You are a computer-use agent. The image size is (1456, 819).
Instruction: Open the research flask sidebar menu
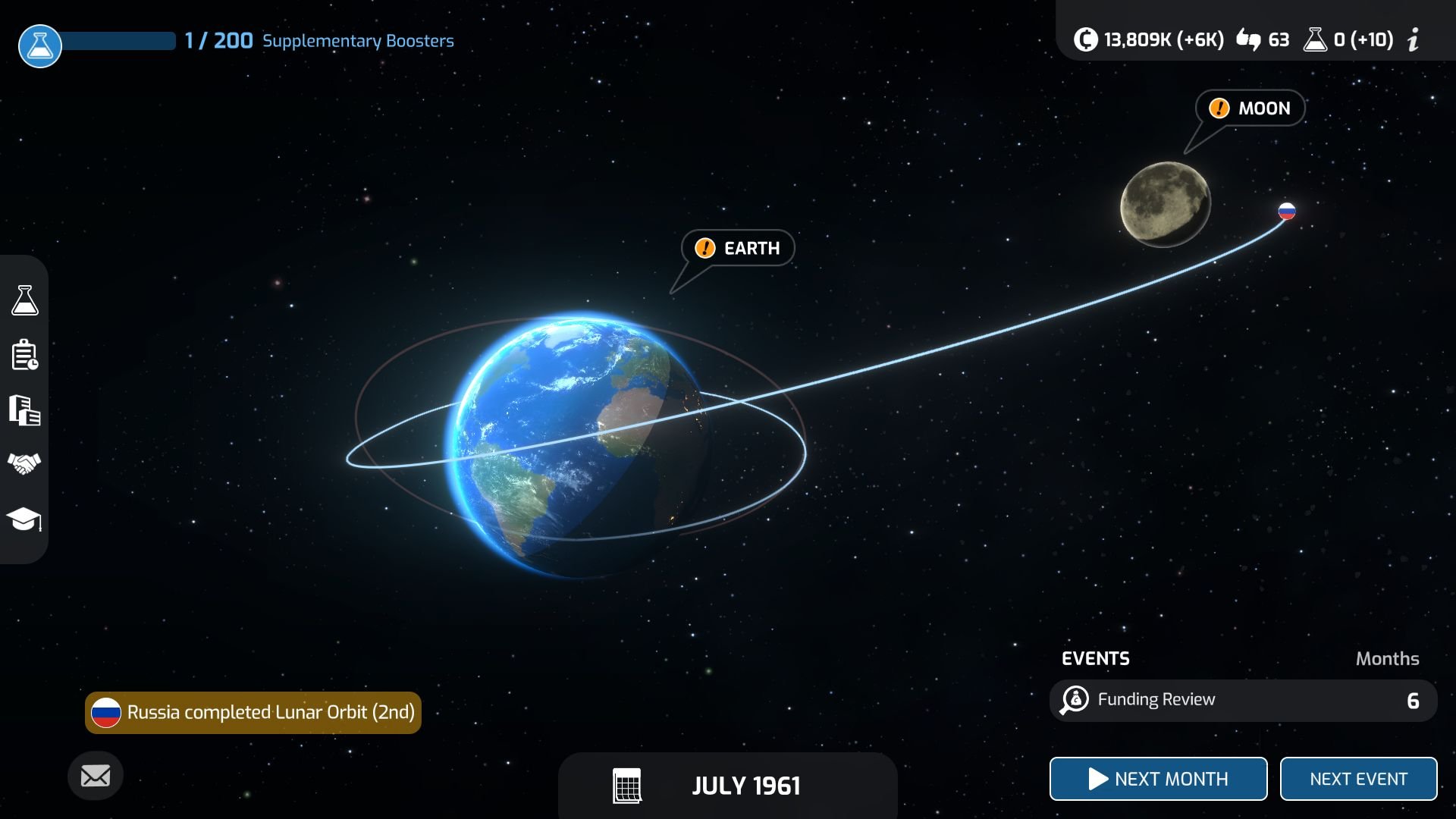coord(24,300)
